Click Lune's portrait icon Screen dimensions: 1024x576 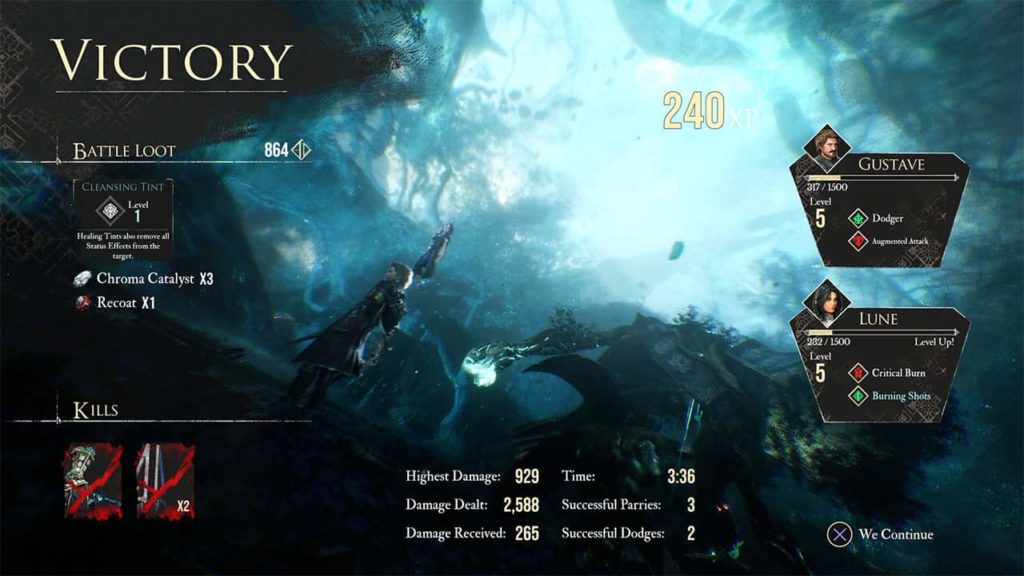point(828,303)
